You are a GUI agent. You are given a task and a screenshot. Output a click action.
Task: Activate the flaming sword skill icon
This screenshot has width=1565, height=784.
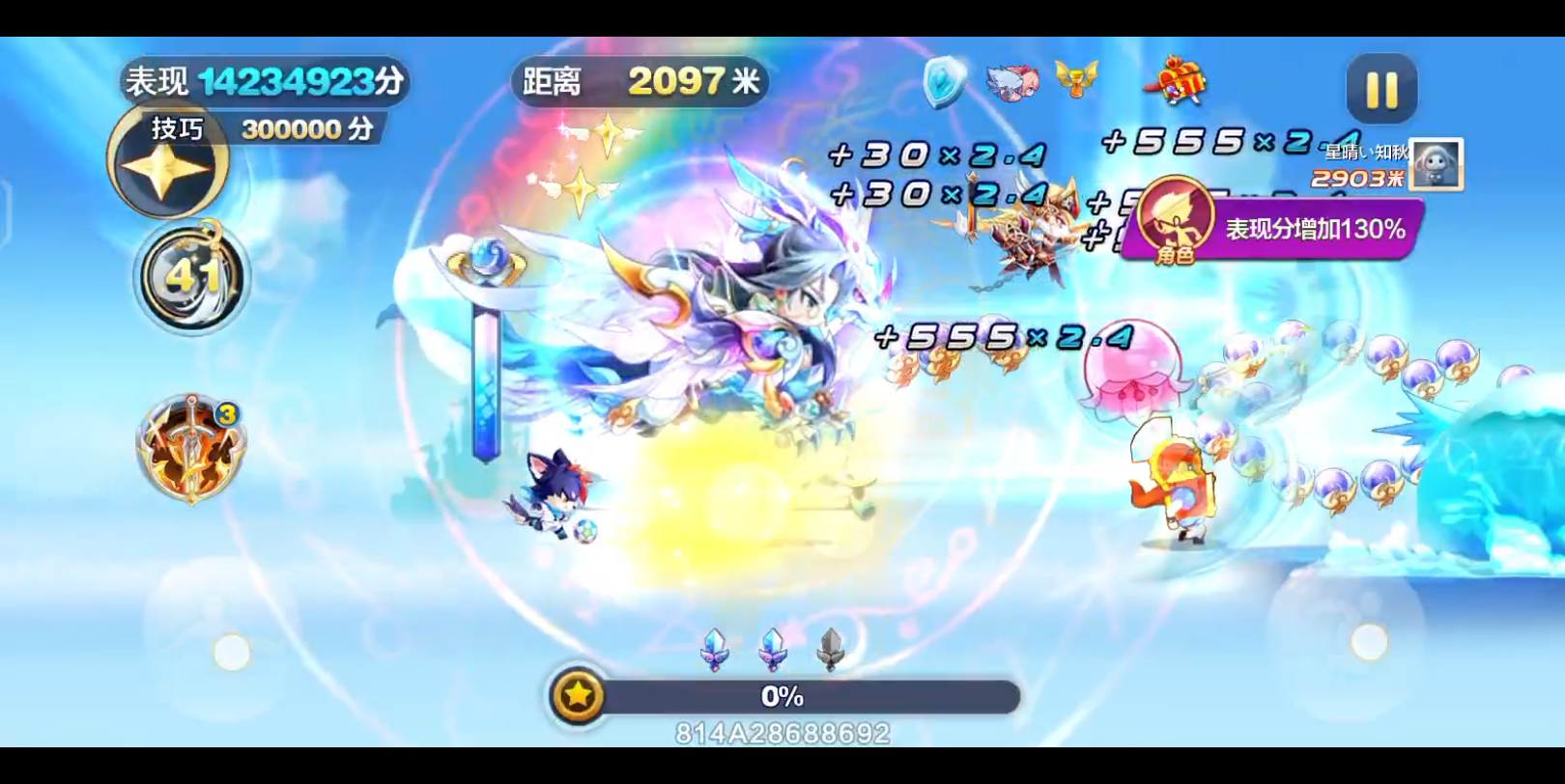click(190, 449)
